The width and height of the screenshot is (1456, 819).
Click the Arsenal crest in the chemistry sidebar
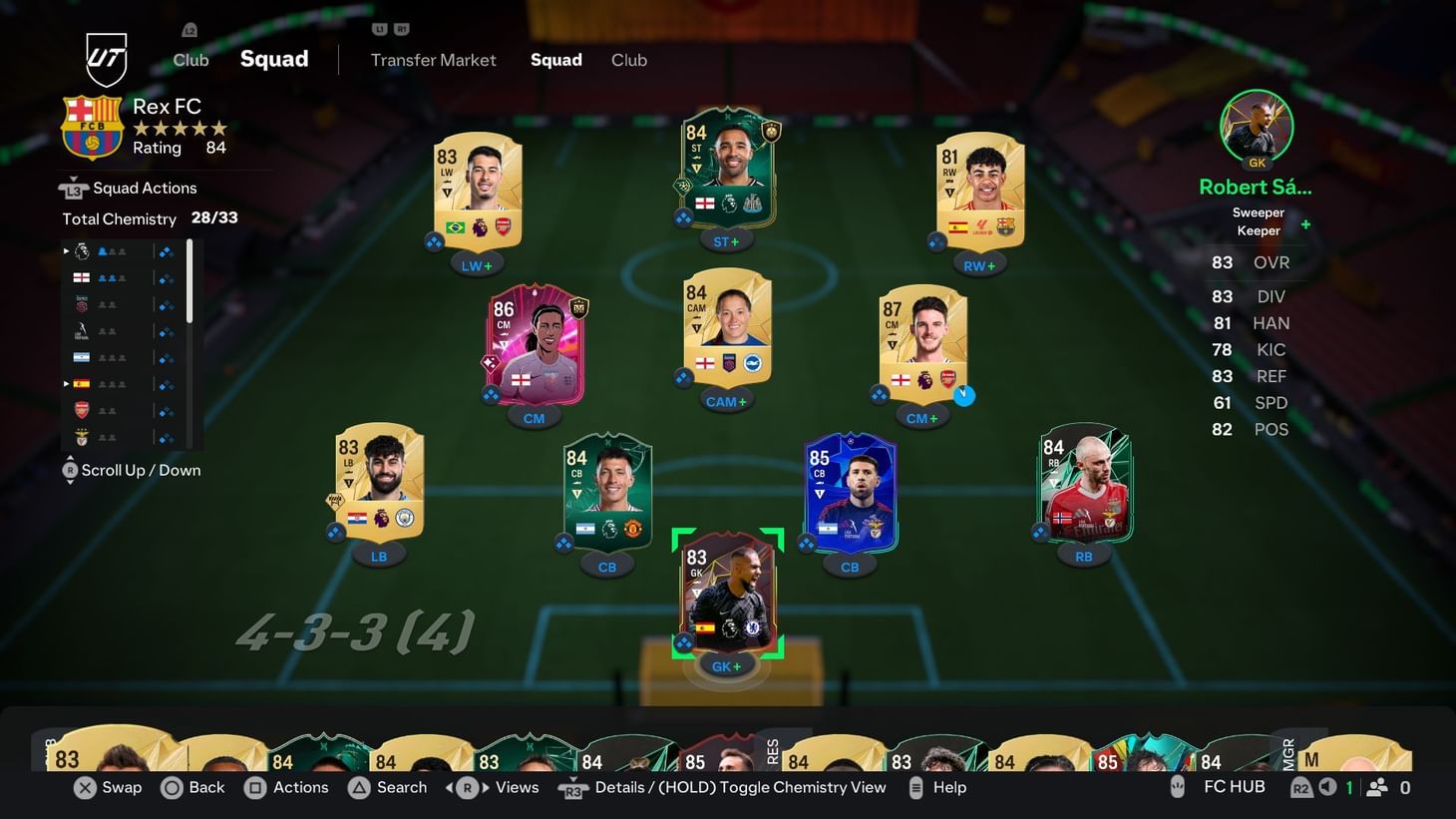coord(82,410)
